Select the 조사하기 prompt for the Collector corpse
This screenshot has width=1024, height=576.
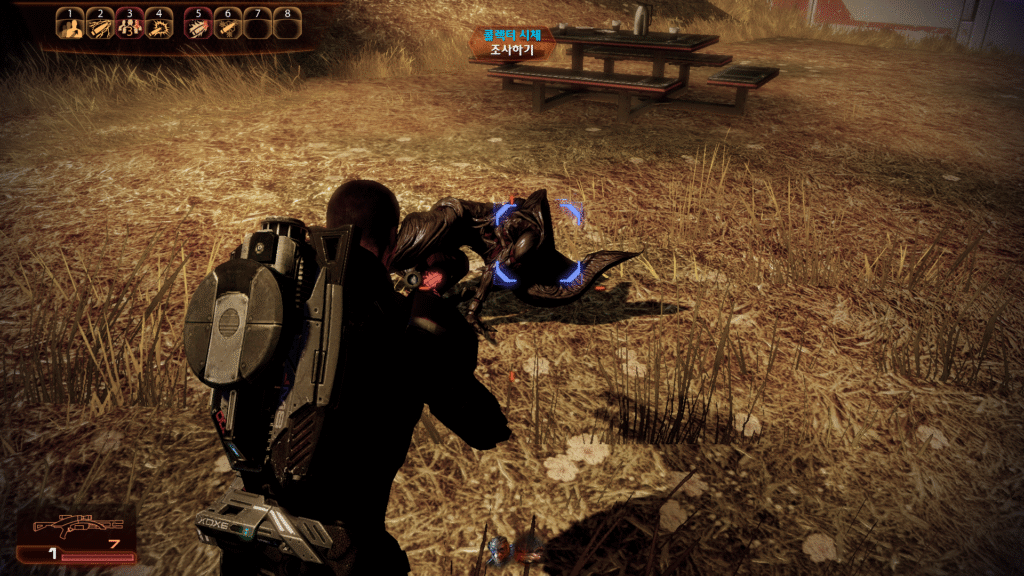[512, 47]
